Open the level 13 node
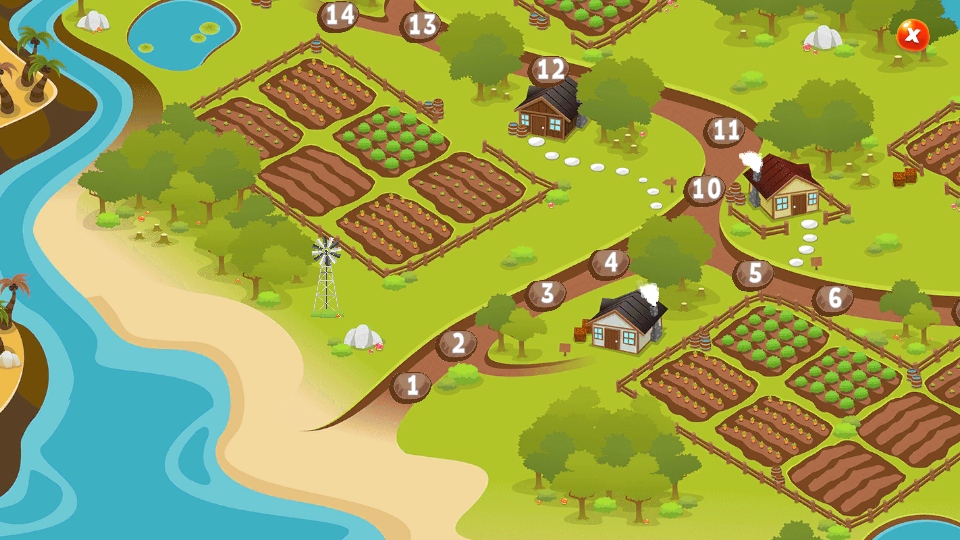The height and width of the screenshot is (540, 960). coord(422,25)
